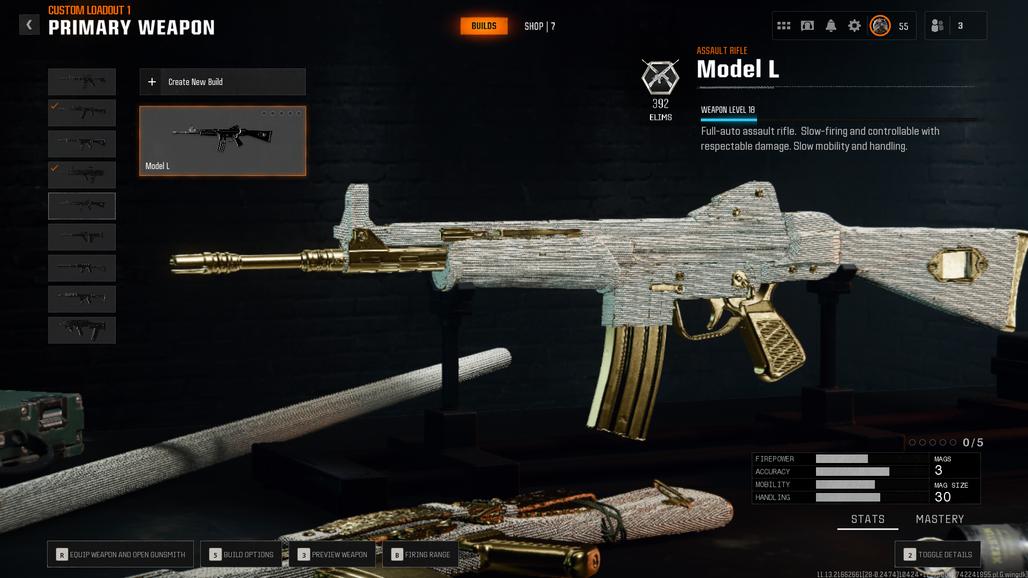This screenshot has width=1028, height=578.
Task: Open the player profile avatar
Action: (x=880, y=26)
